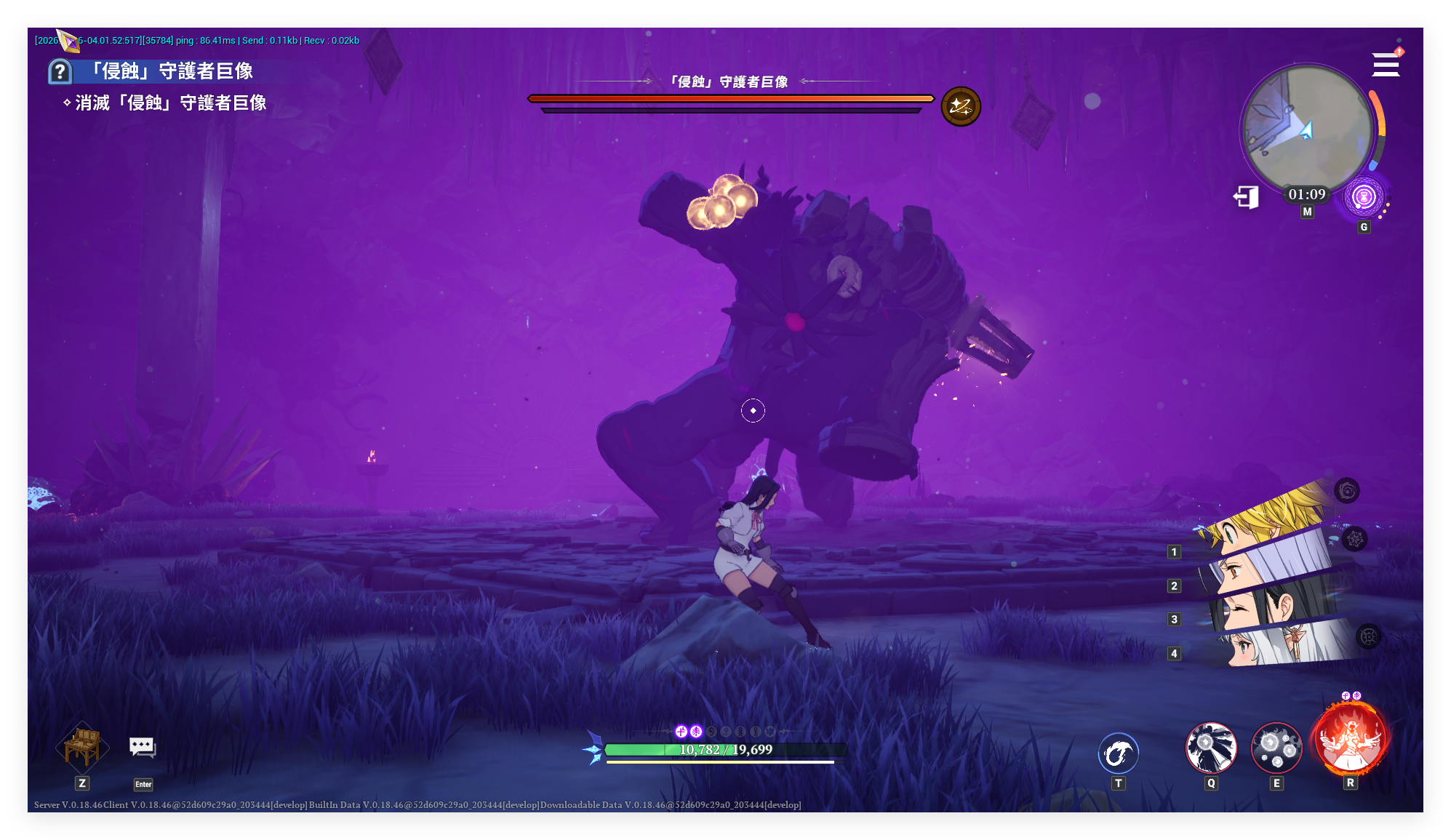Activate the purple hourglass gauge icon
Image resolution: width=1451 pixels, height=840 pixels.
(x=1364, y=197)
